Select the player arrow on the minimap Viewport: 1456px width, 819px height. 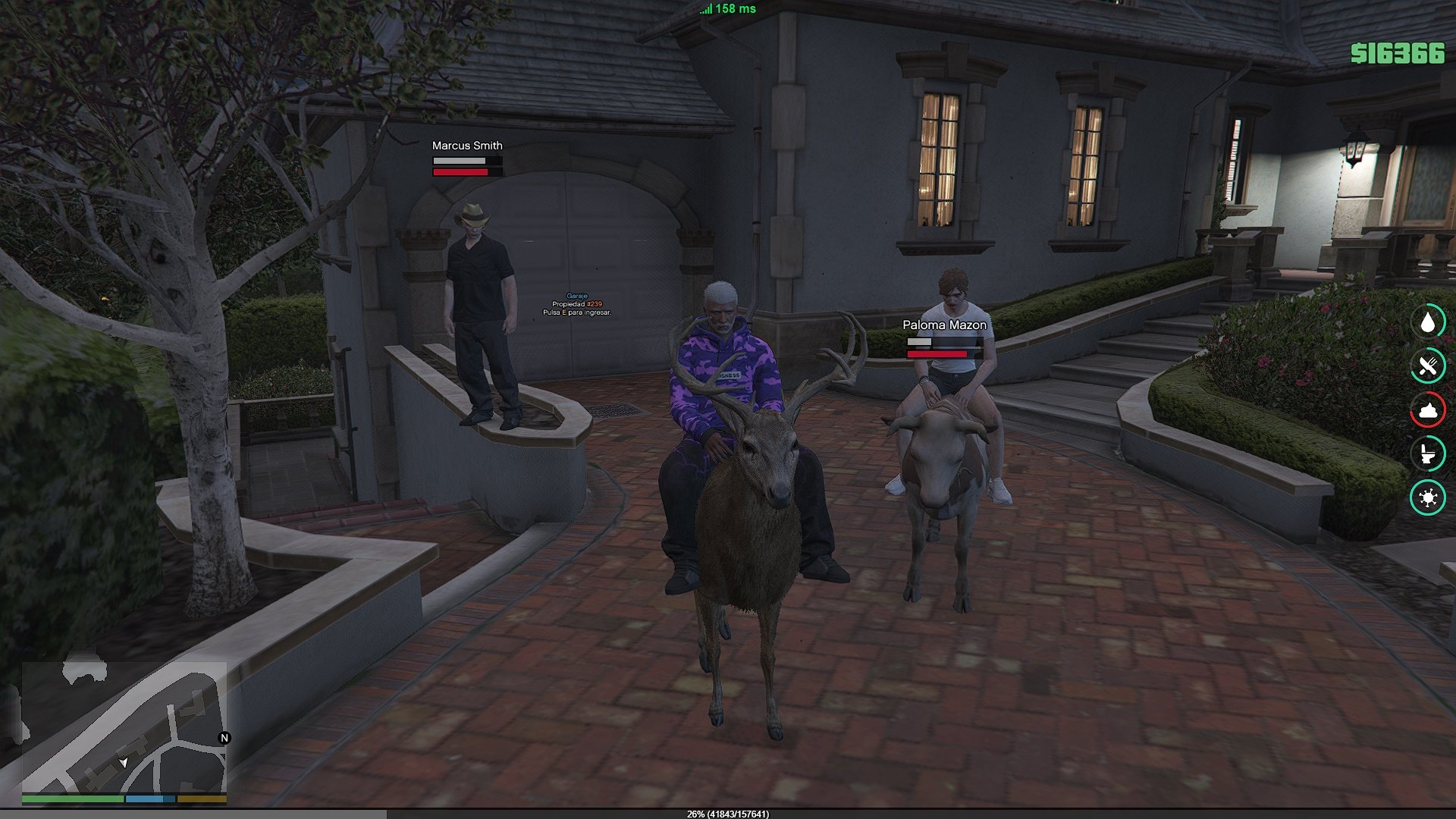pyautogui.click(x=124, y=761)
